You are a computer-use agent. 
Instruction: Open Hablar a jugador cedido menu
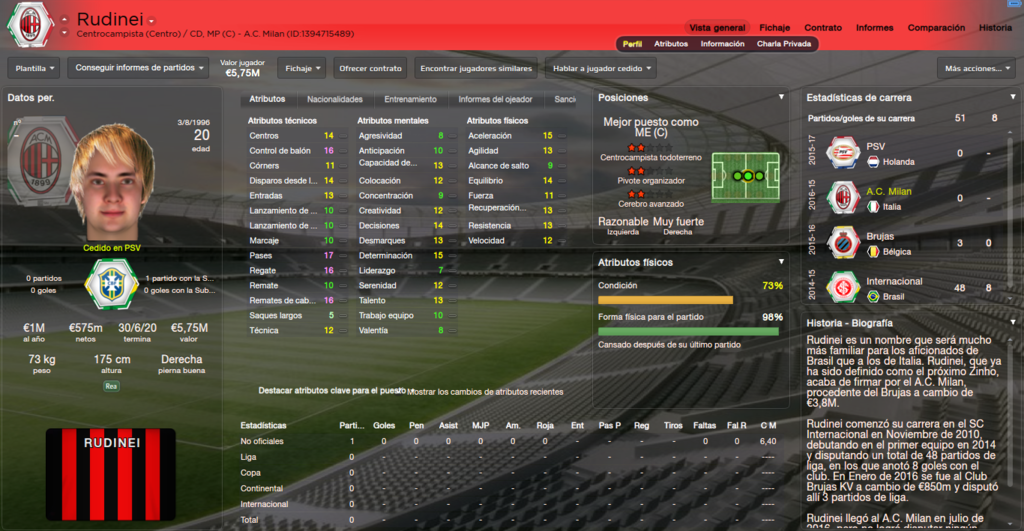(x=600, y=68)
